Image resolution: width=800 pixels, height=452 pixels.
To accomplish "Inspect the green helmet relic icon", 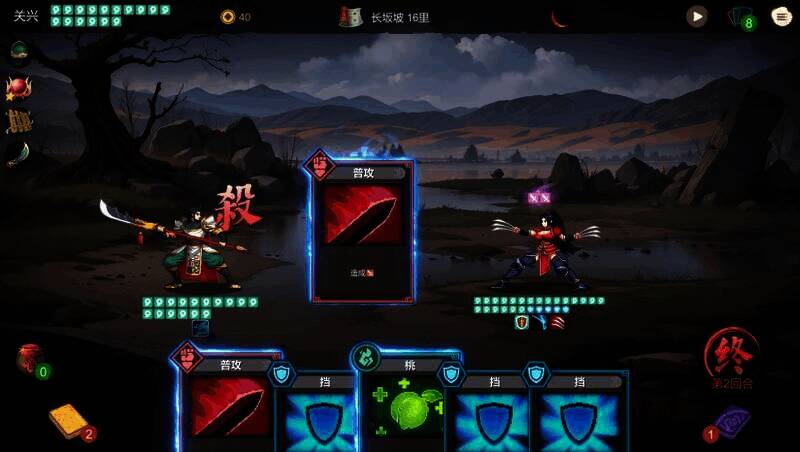I will click(19, 50).
